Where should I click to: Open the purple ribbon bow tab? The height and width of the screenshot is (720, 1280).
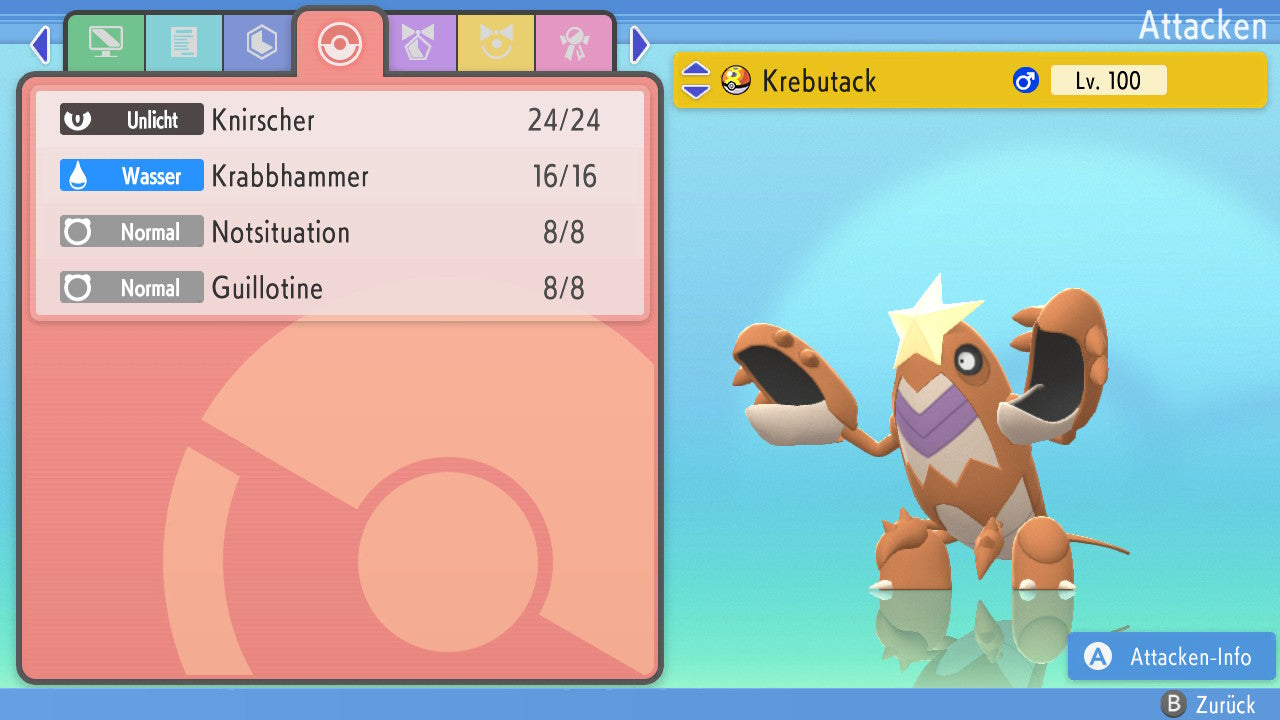[x=418, y=43]
